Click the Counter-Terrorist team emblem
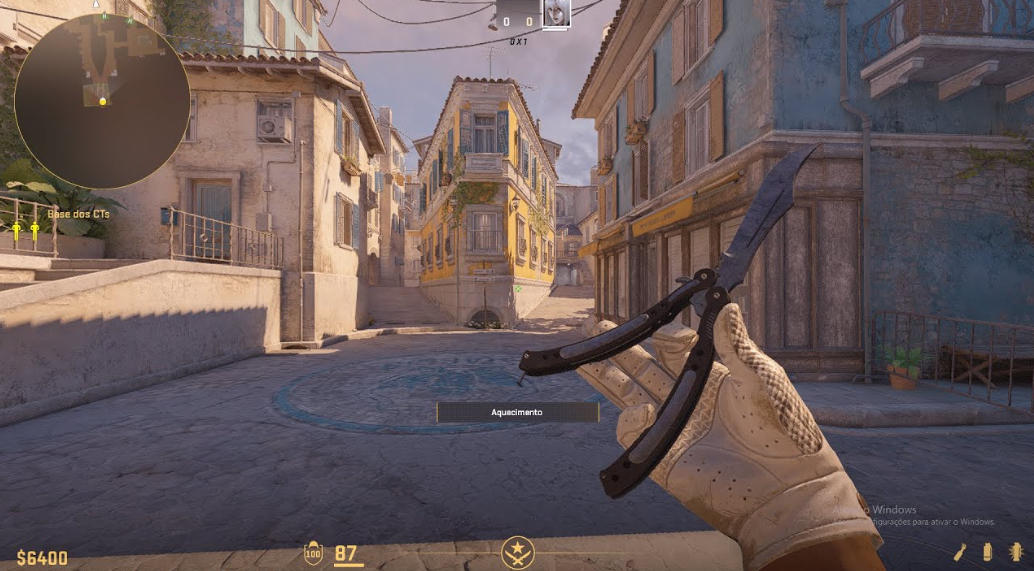 [517, 552]
